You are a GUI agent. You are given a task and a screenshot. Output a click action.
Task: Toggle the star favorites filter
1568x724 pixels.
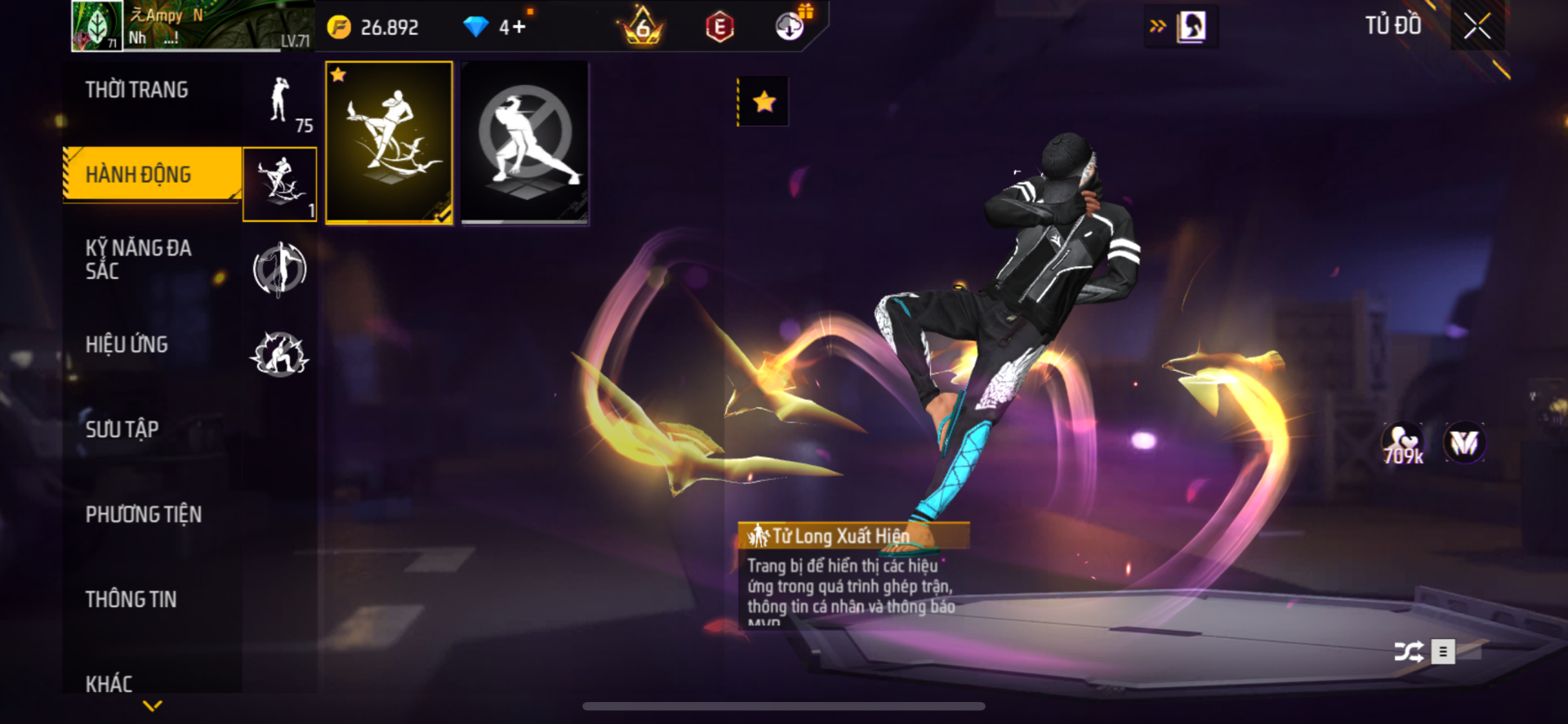coord(764,102)
